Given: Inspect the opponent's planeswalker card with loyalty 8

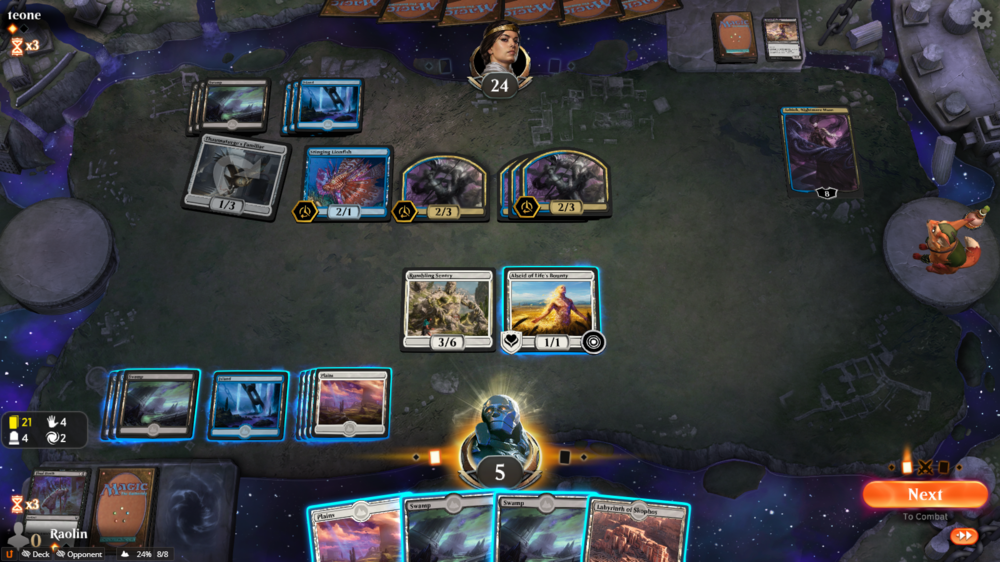Looking at the screenshot, I should [821, 151].
